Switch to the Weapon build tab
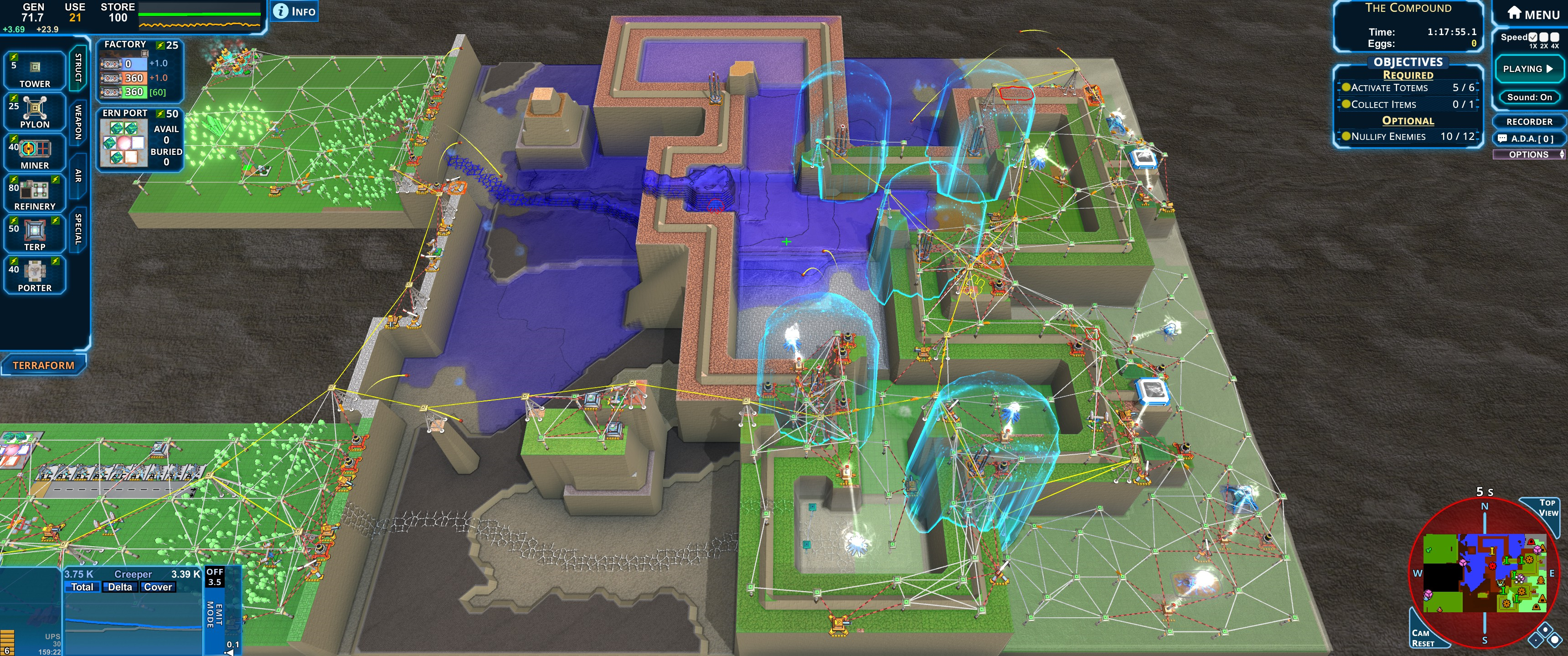Viewport: 1568px width, 656px height. tap(78, 122)
